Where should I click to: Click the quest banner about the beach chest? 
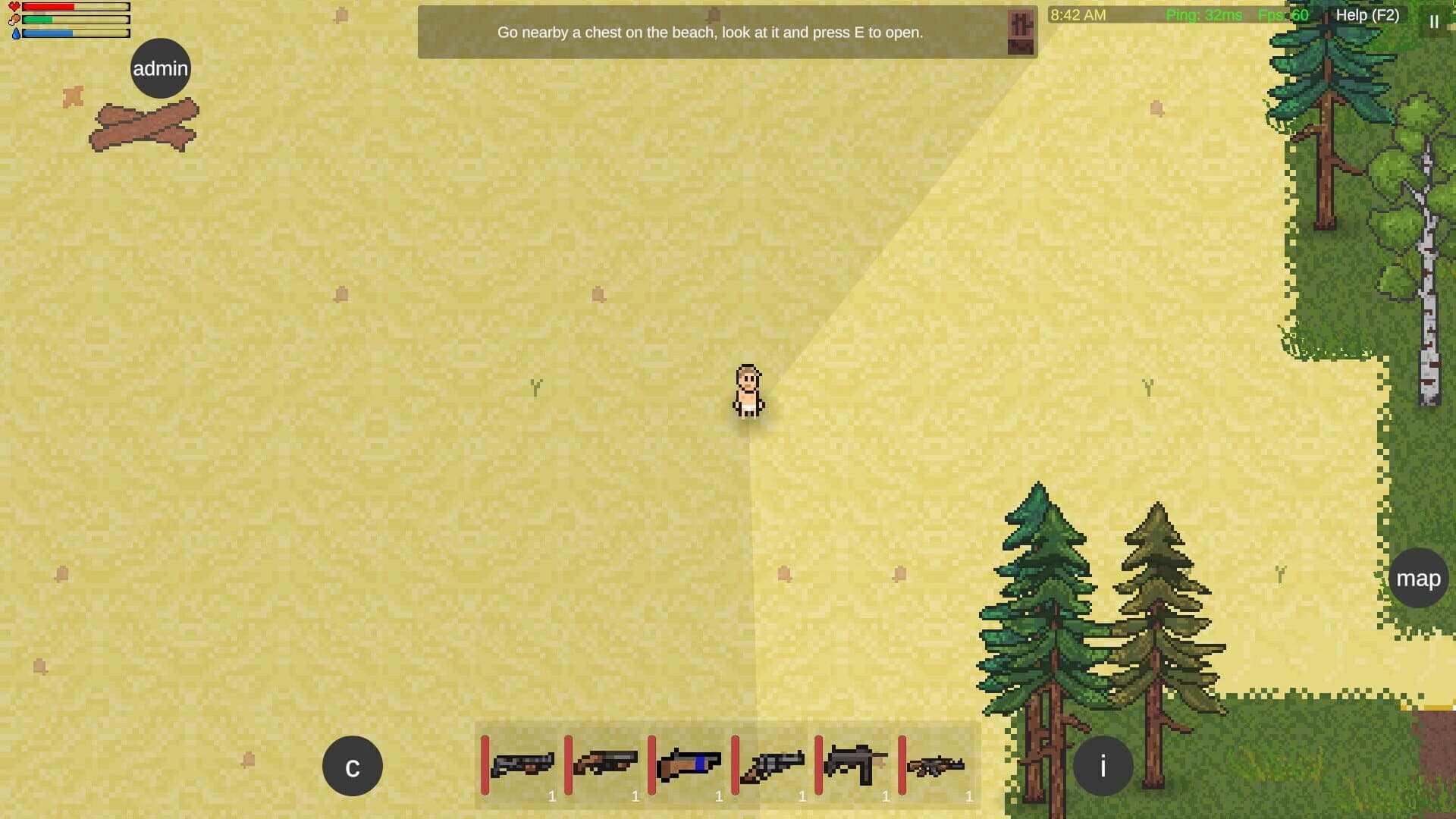(x=710, y=33)
